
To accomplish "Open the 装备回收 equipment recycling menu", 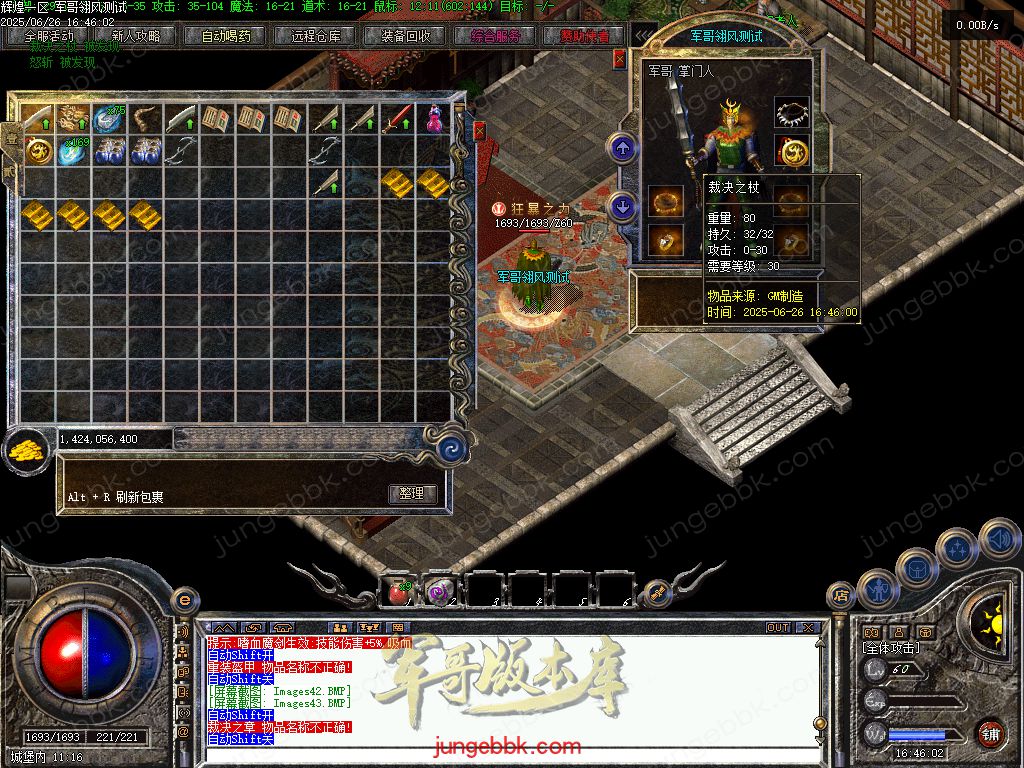I will point(406,36).
